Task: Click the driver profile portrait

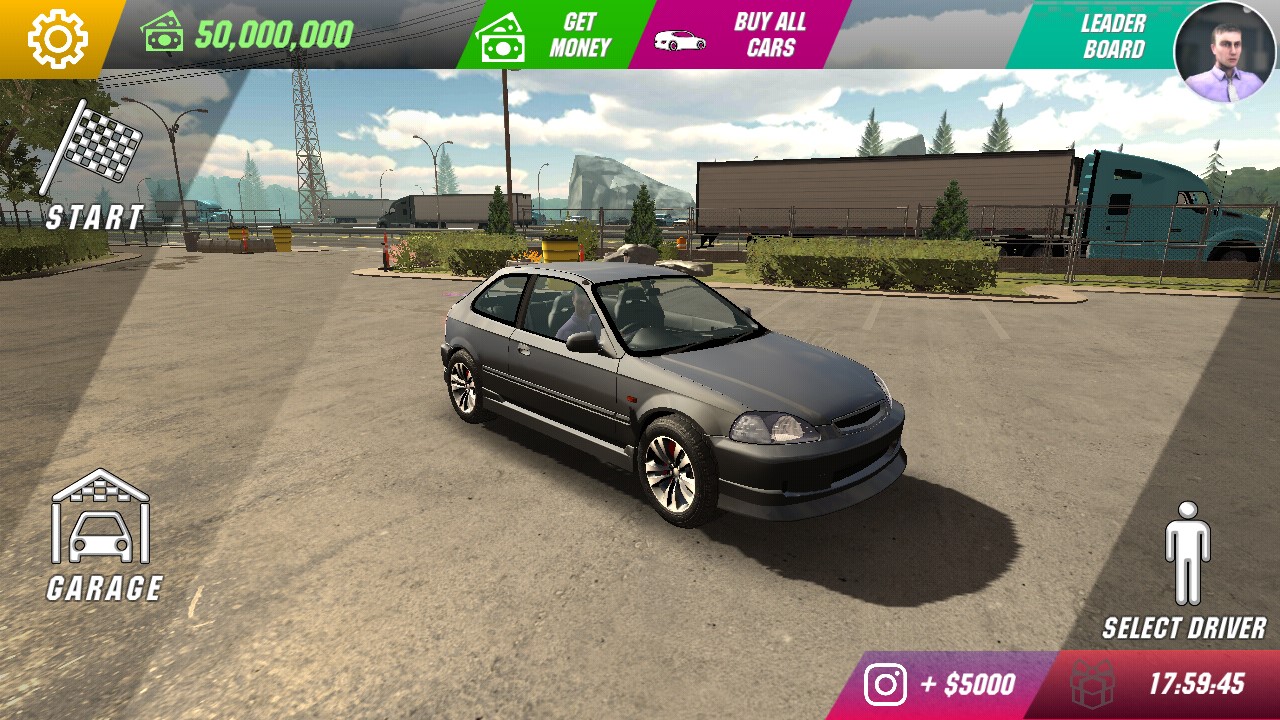Action: tap(1225, 52)
